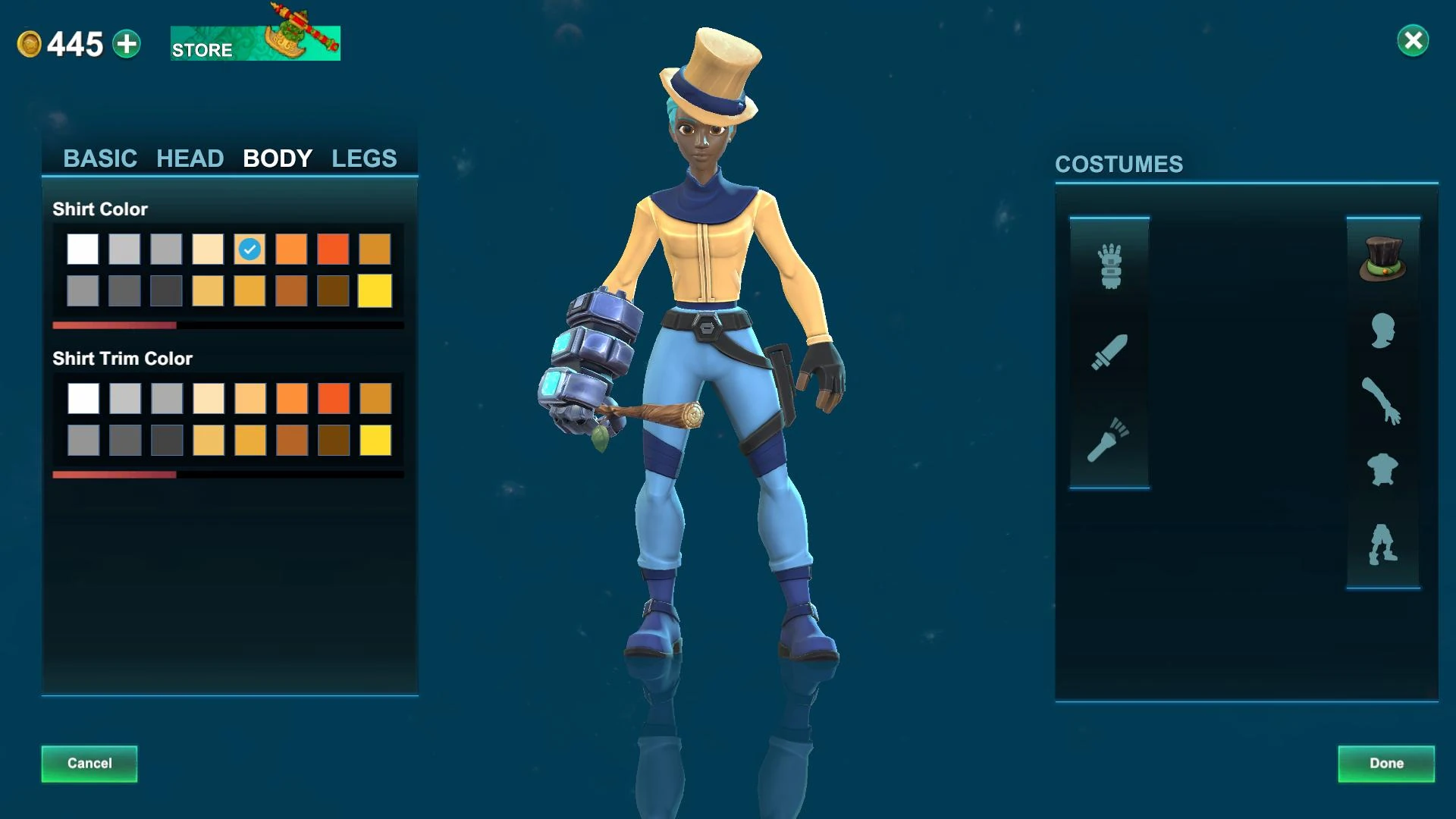Pick the white Shirt Color swatch

point(83,249)
